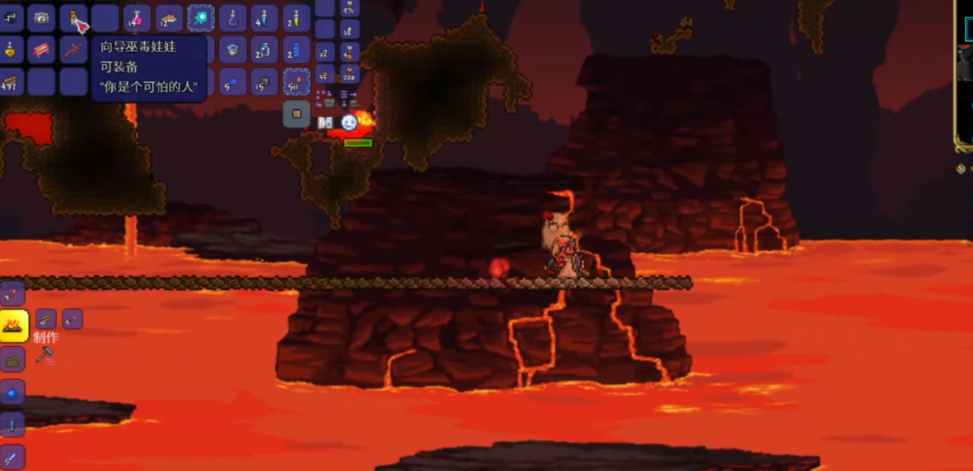The image size is (973, 471).
Task: Click the empty water bucket slot
Action: (x=232, y=48)
